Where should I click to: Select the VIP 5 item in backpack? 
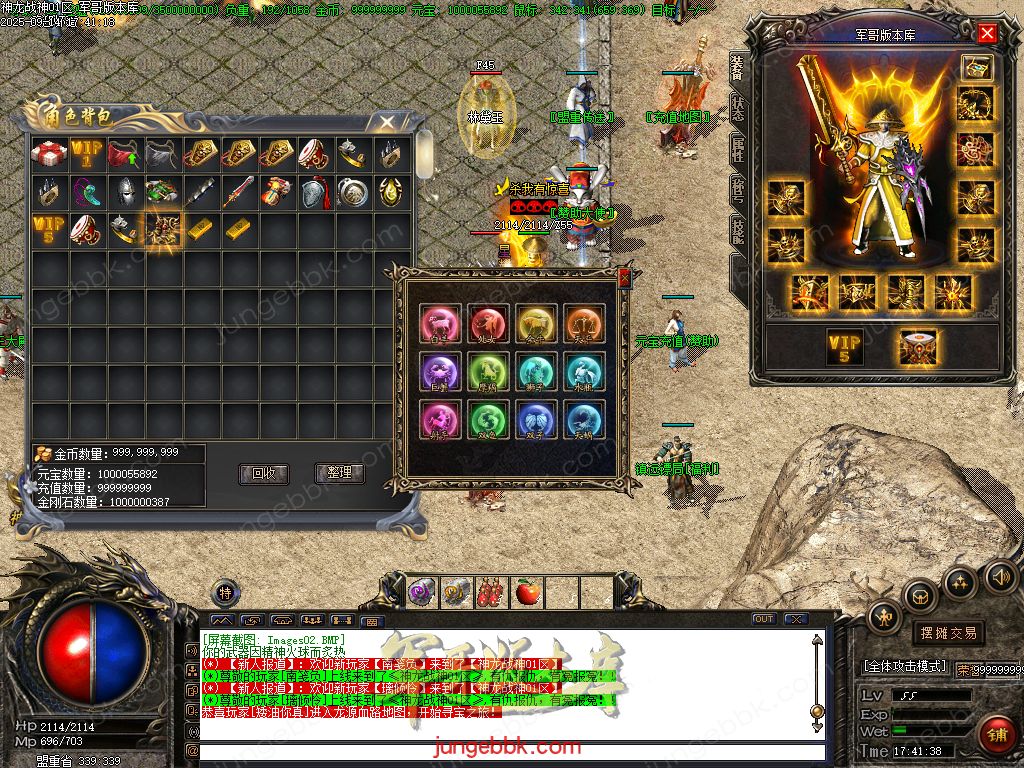pos(49,229)
